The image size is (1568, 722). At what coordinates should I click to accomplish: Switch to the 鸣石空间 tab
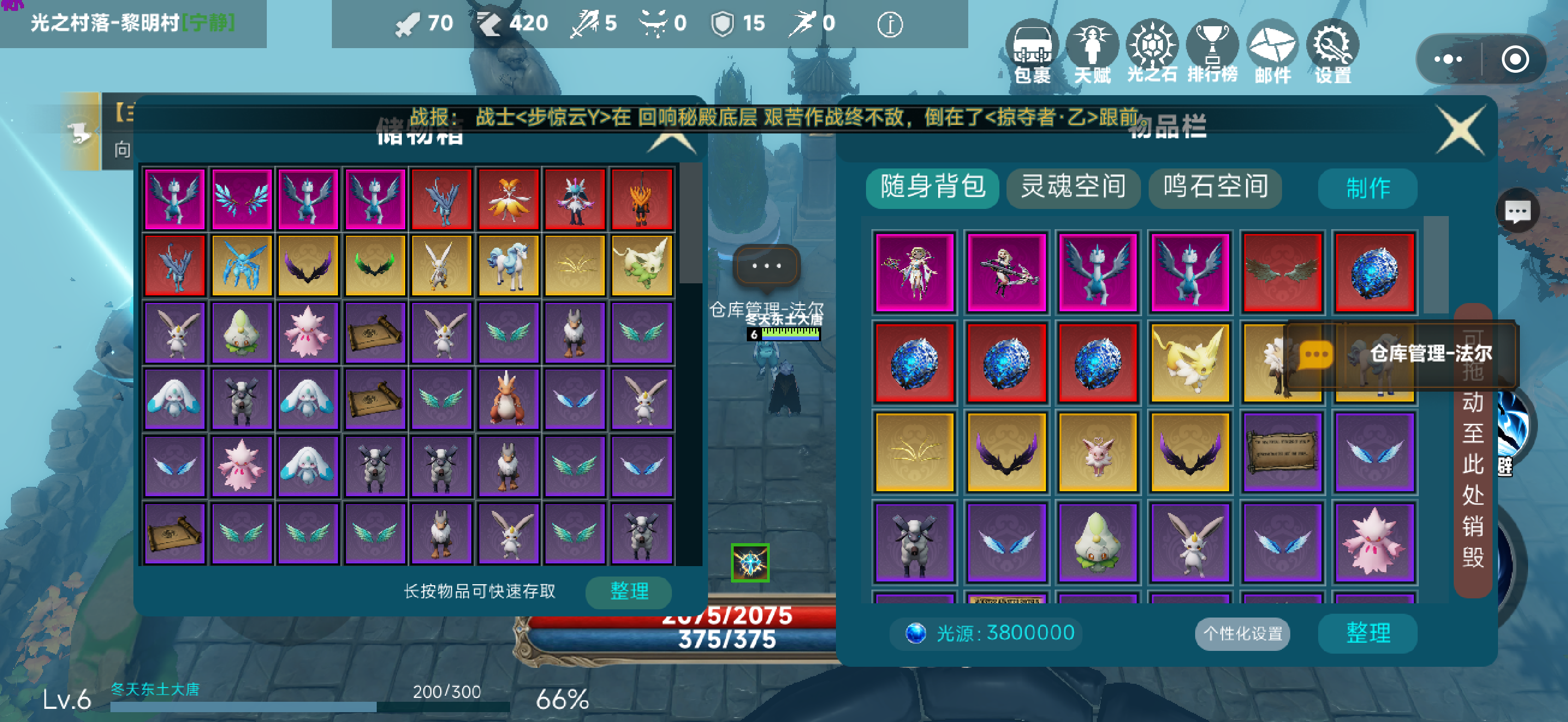tap(1215, 189)
